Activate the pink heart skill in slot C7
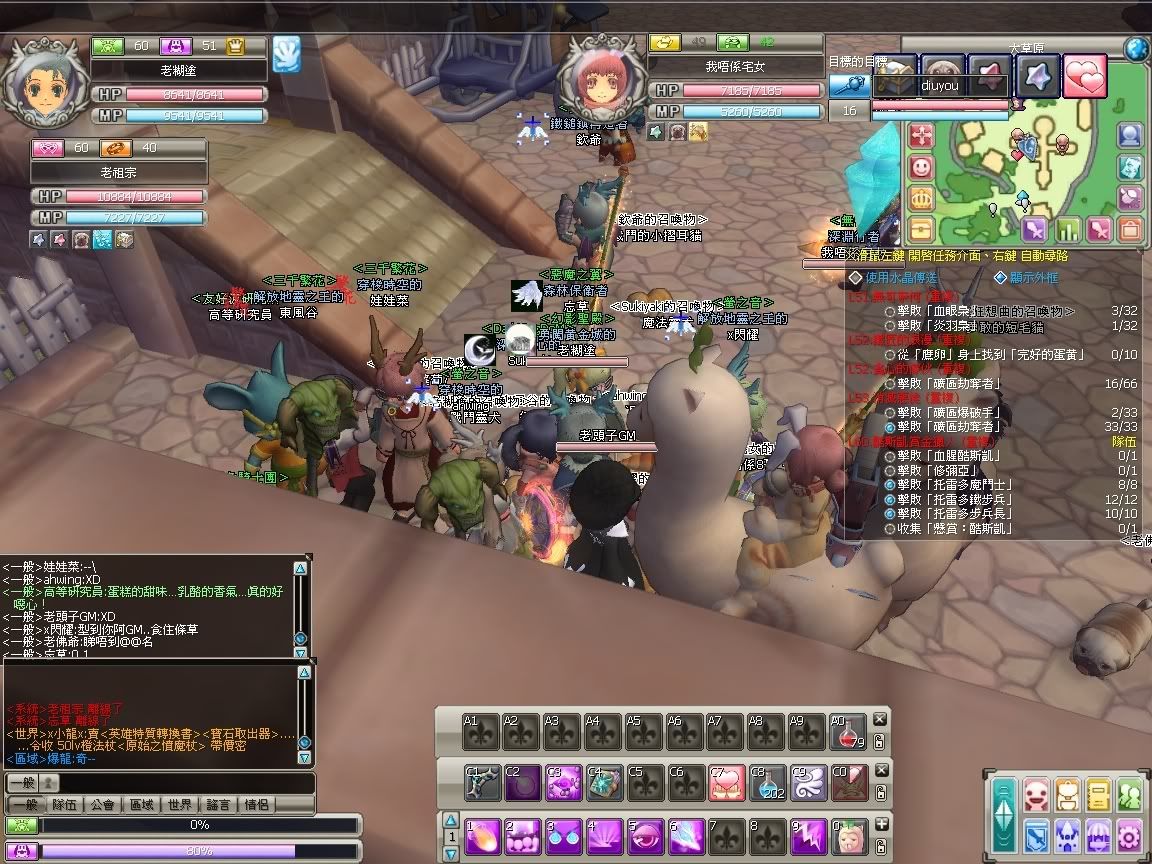This screenshot has height=864, width=1152. coord(726,782)
